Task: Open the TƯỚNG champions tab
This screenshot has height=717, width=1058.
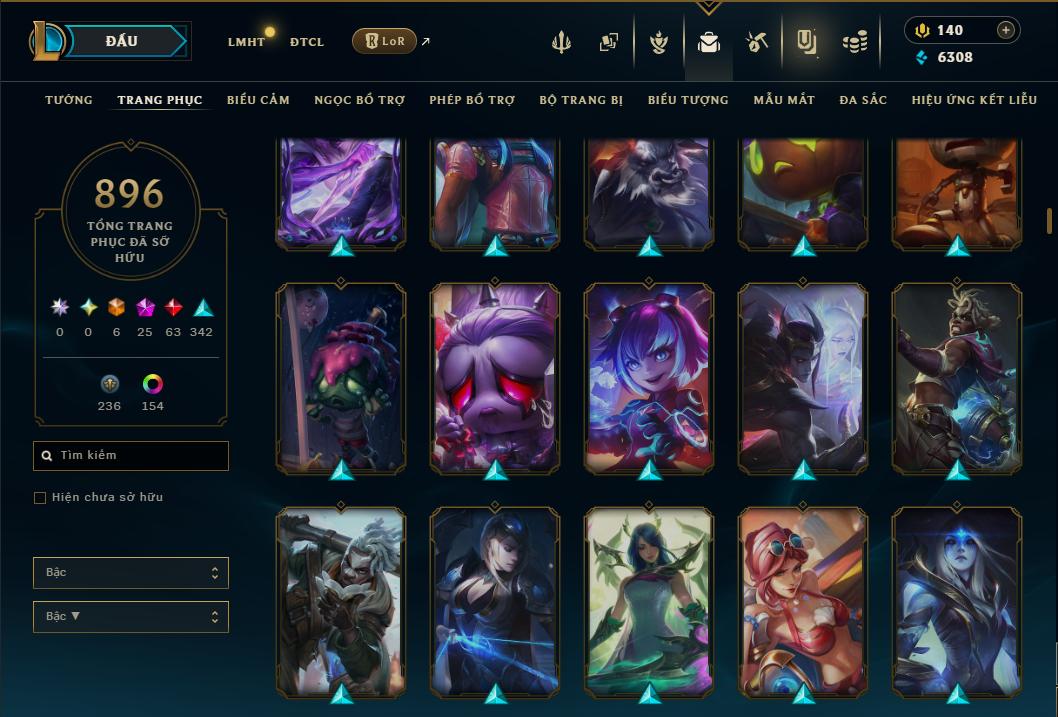Action: (x=69, y=100)
